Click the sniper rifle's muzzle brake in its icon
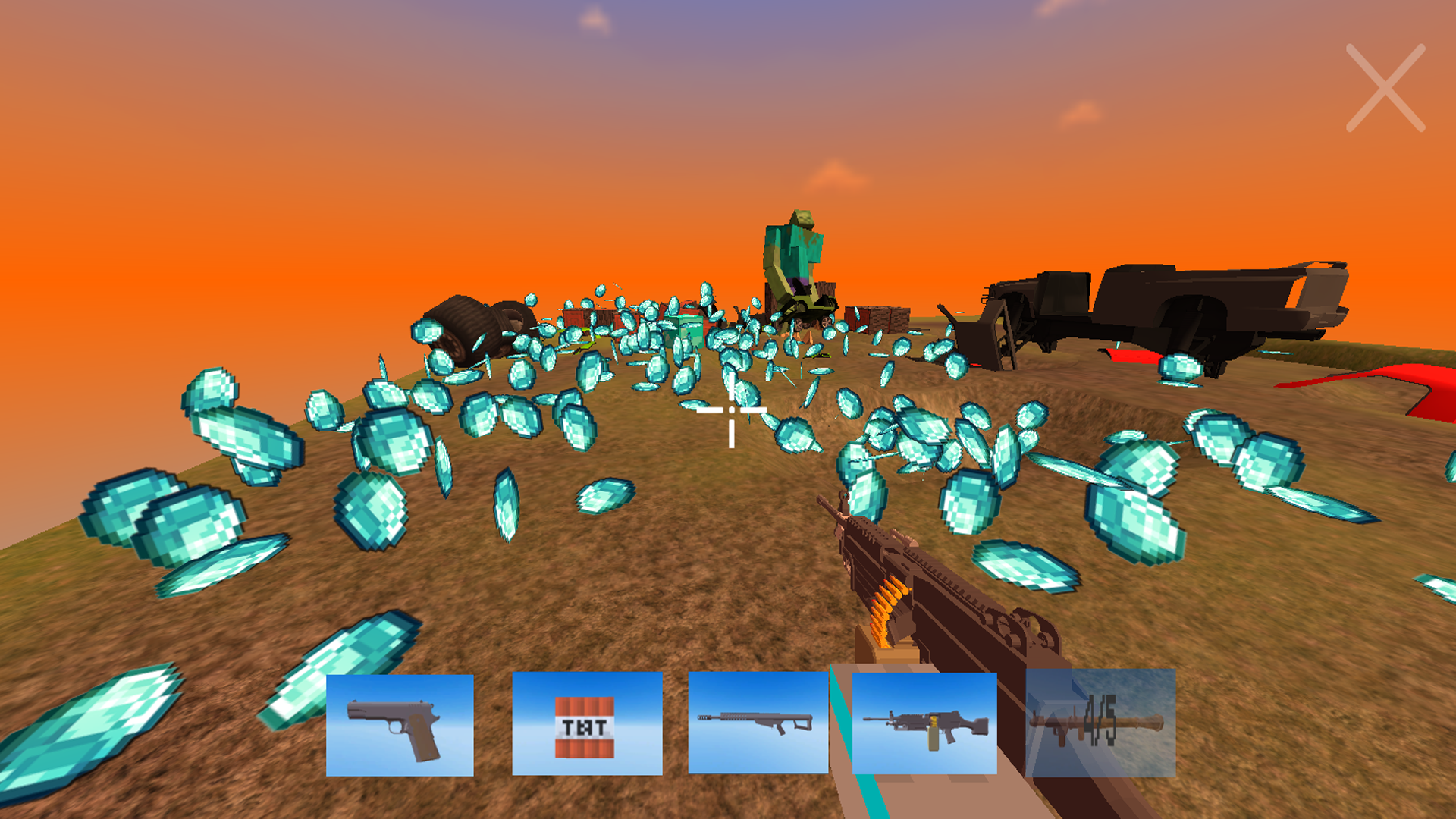 [704, 719]
